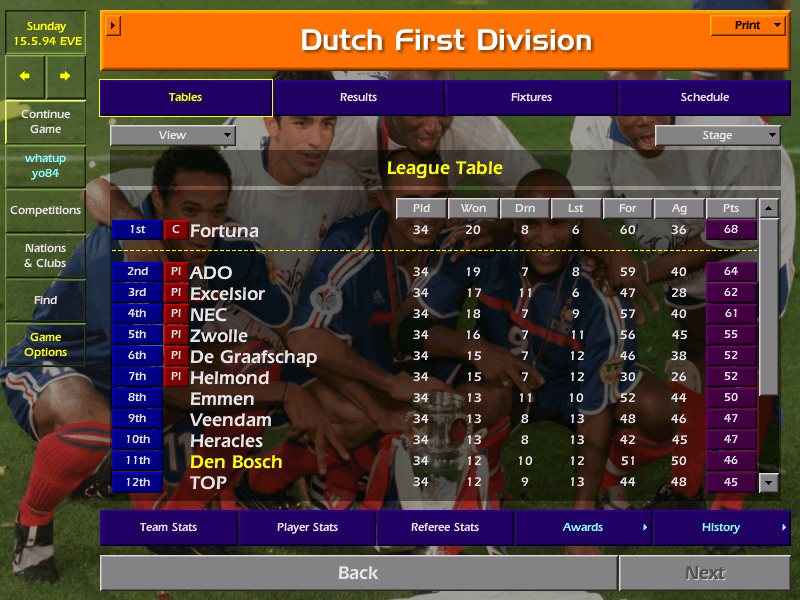The width and height of the screenshot is (800, 600).
Task: Open Nations & Clubs
Action: point(45,256)
